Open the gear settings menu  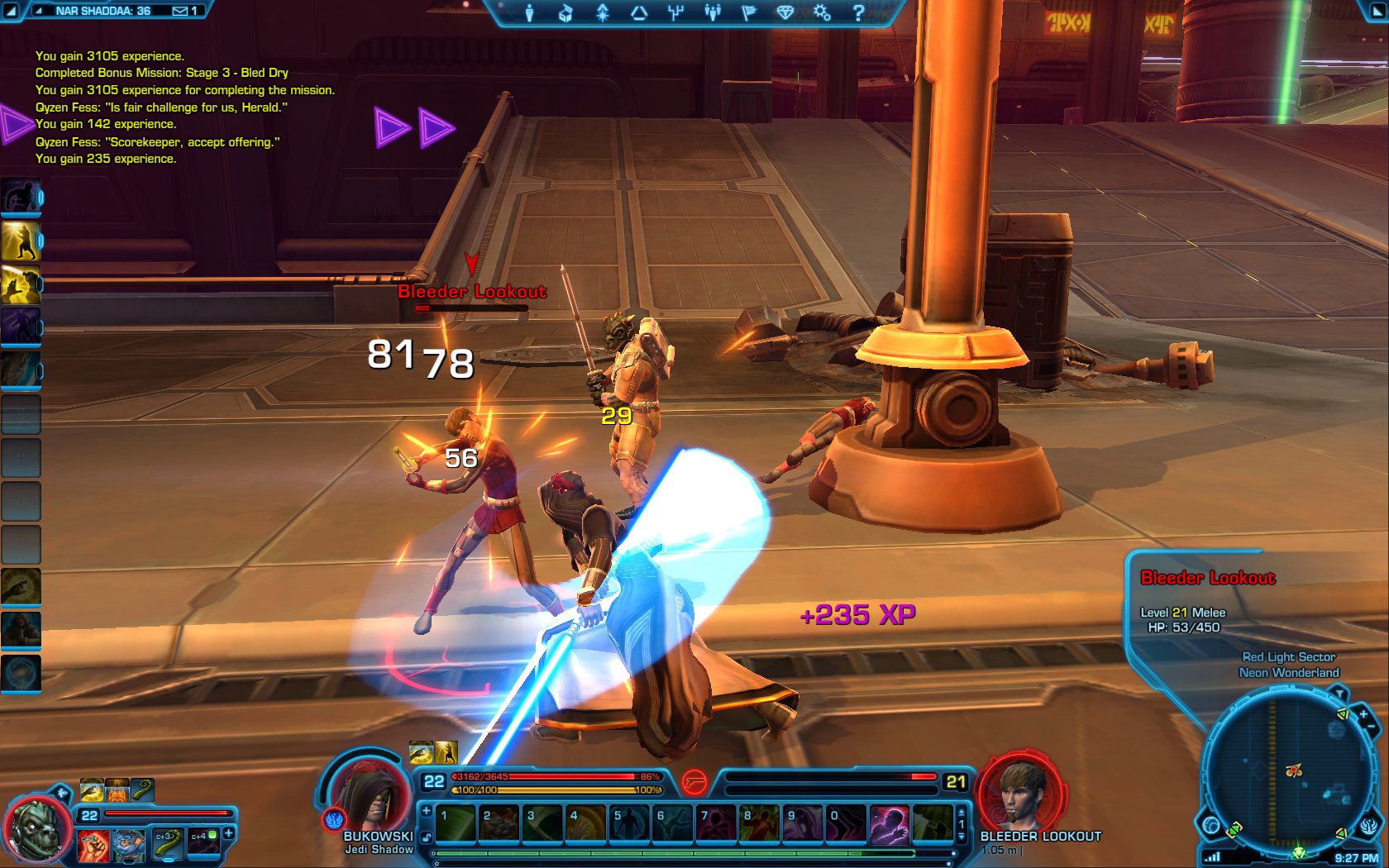pyautogui.click(x=822, y=13)
